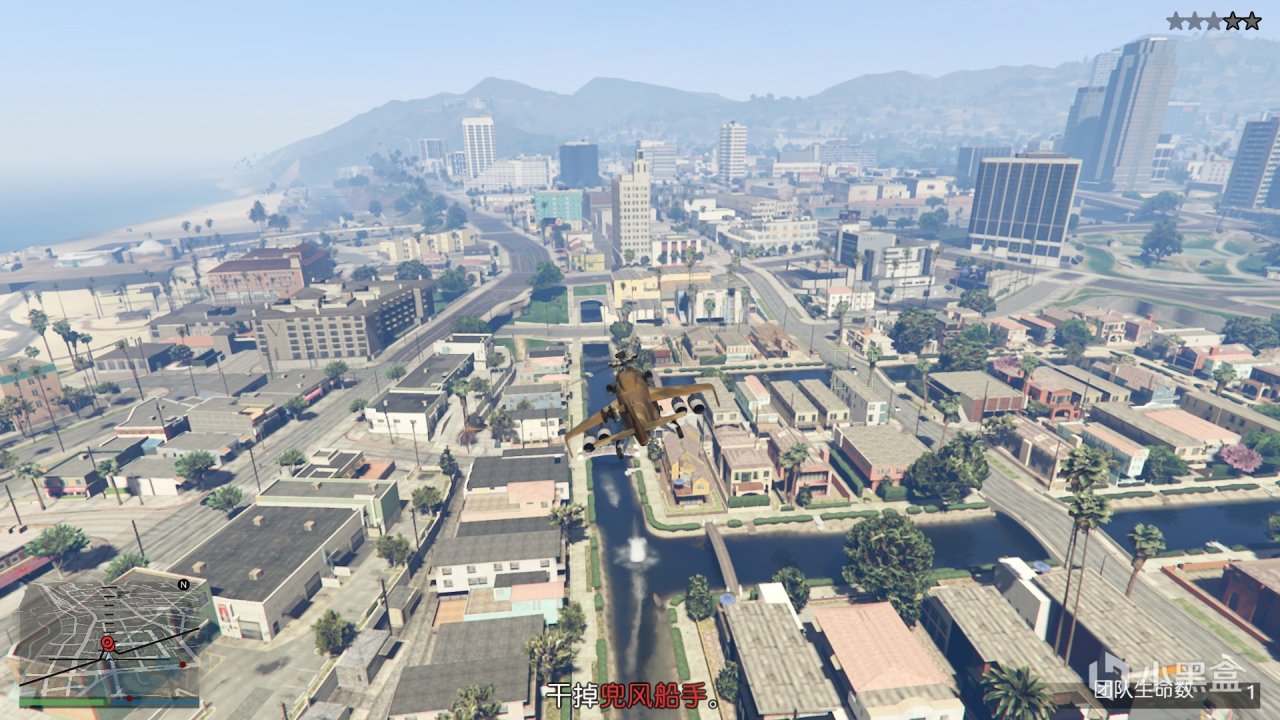The height and width of the screenshot is (720, 1280).
Task: Click the white player arrow in the minimap
Action: pyautogui.click(x=108, y=658)
